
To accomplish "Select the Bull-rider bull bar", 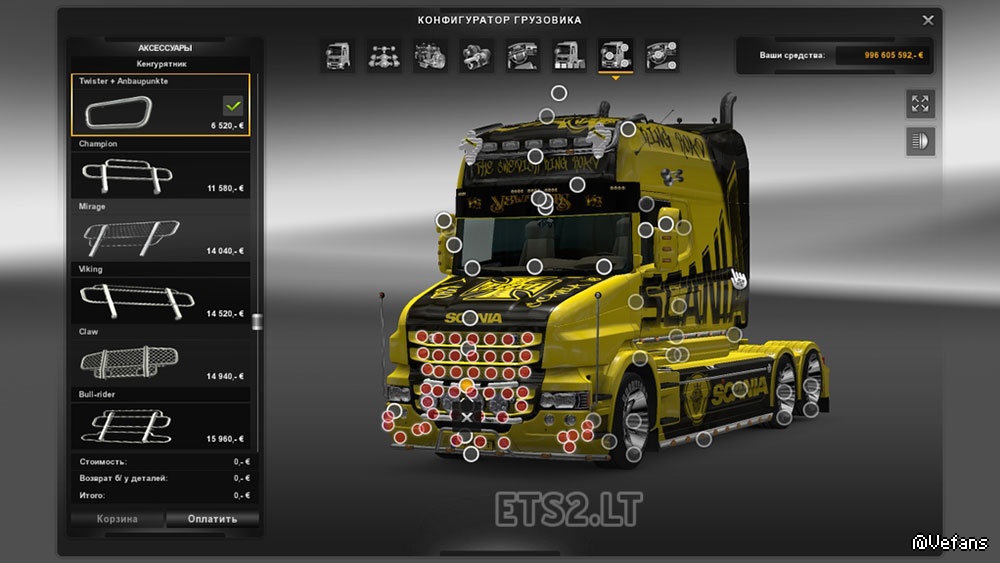I will point(160,424).
